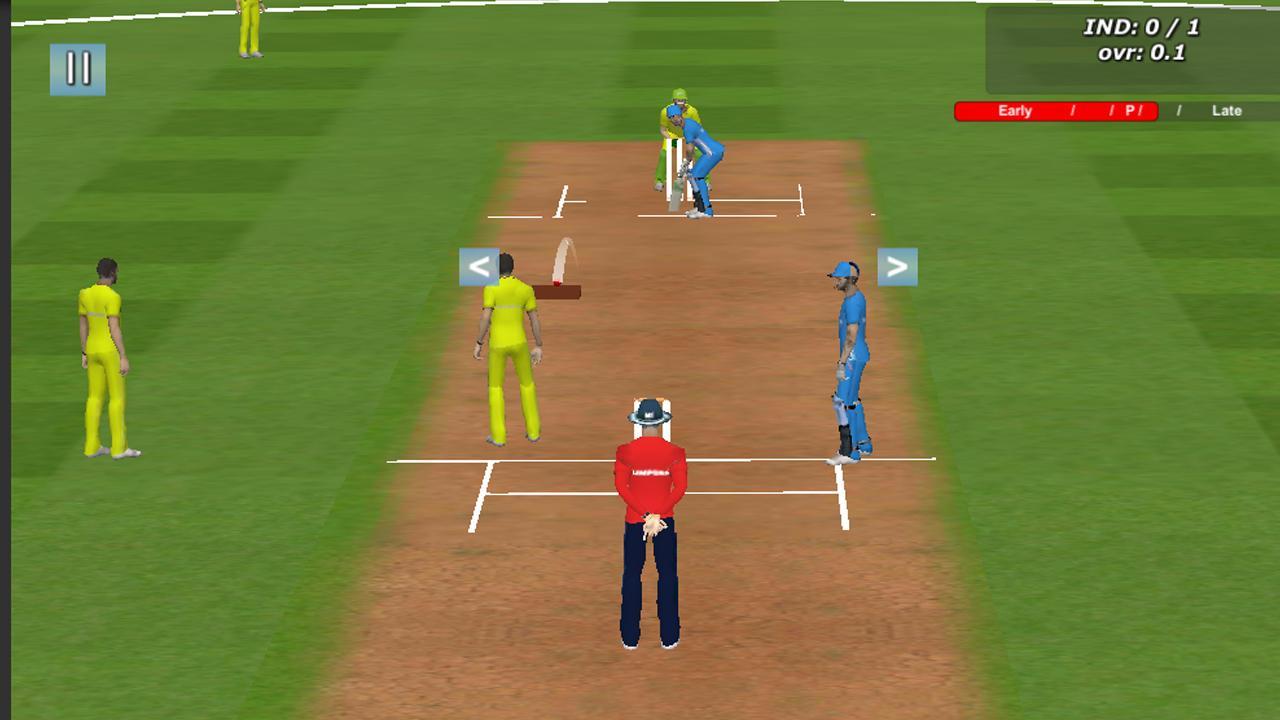
Task: Click the left movement arrow
Action: pyautogui.click(x=478, y=266)
